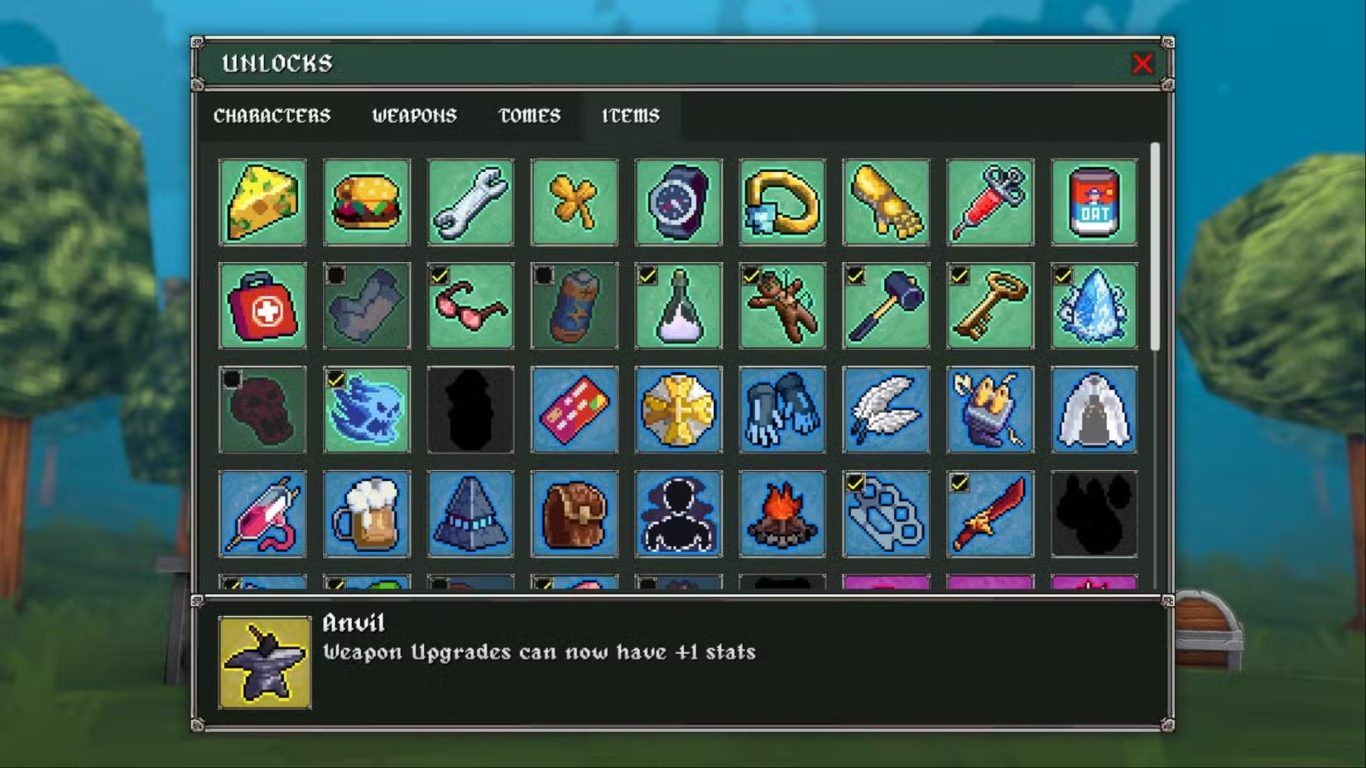
Task: Pick the red credit card item
Action: 575,410
